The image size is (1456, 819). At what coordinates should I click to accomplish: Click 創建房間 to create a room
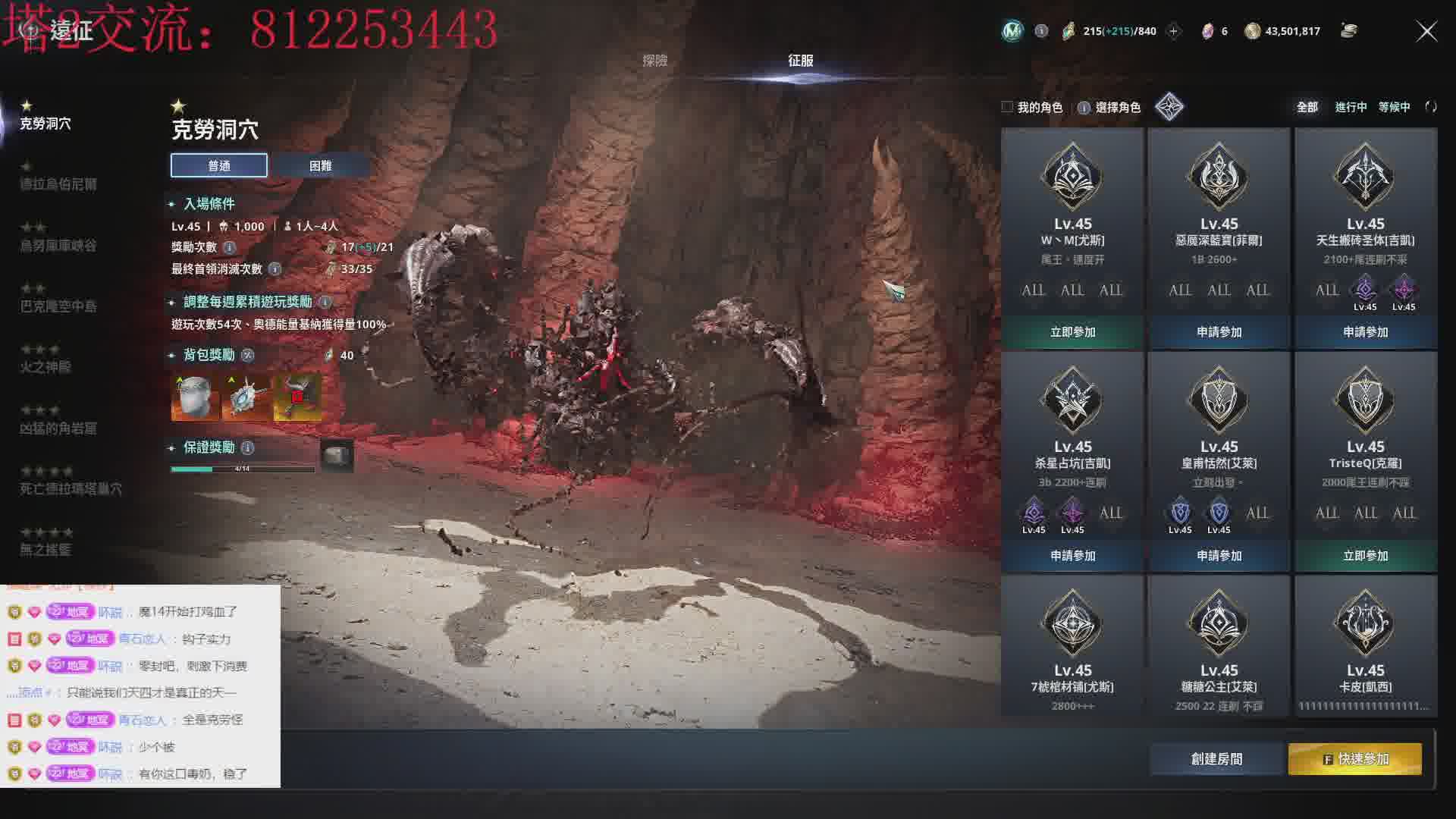1216,759
